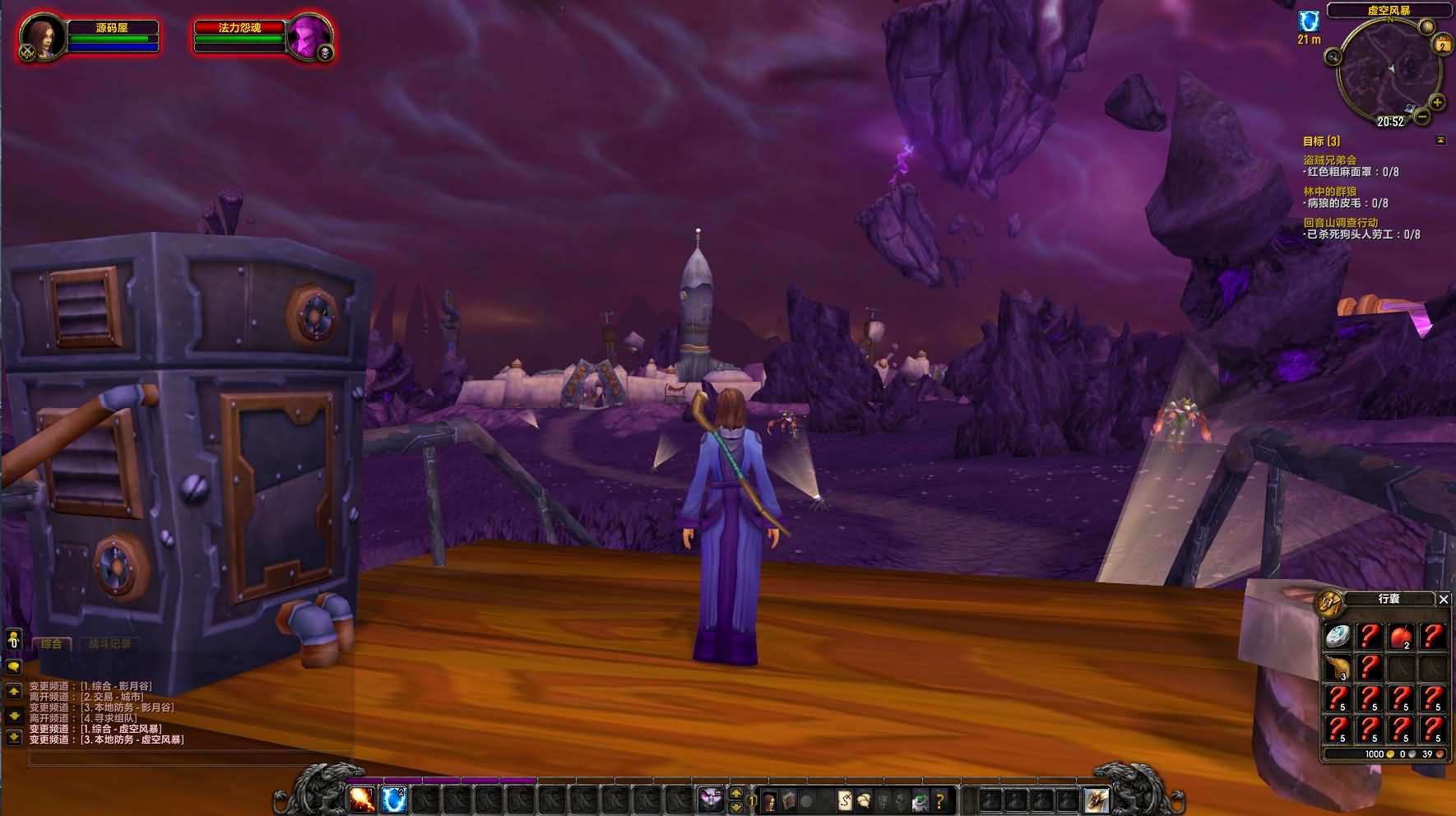Switch to the 战斗记录 chat tab
Viewport: 1456px width, 816px height.
pyautogui.click(x=109, y=644)
